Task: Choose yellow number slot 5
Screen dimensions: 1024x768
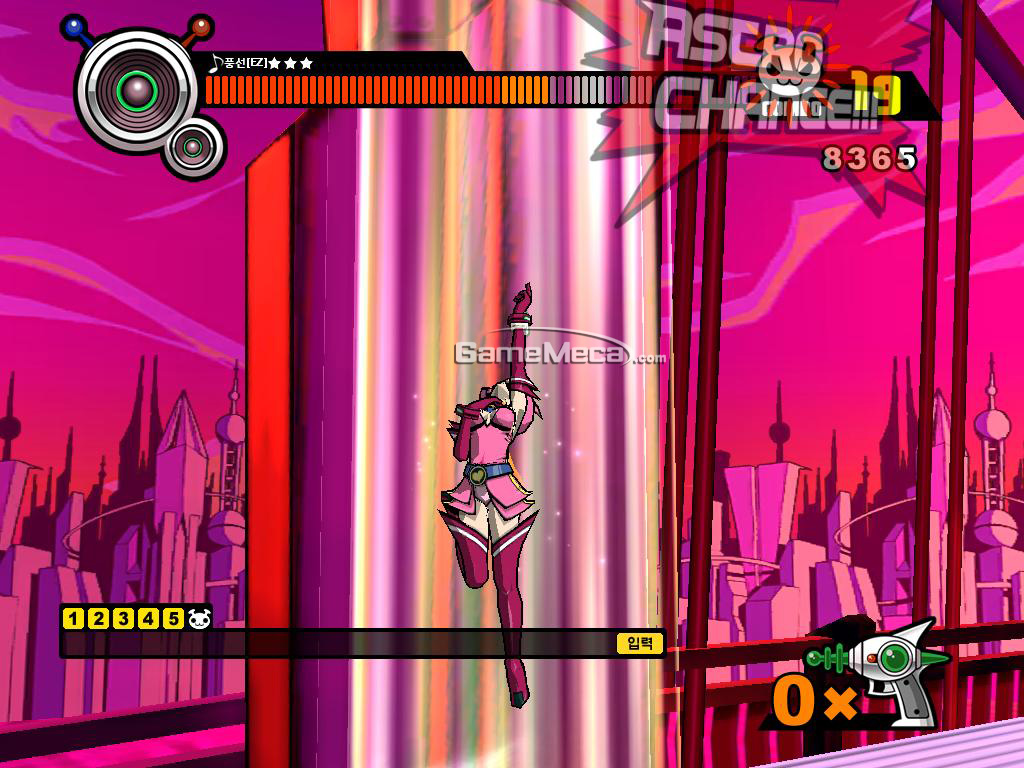Action: click(x=173, y=618)
